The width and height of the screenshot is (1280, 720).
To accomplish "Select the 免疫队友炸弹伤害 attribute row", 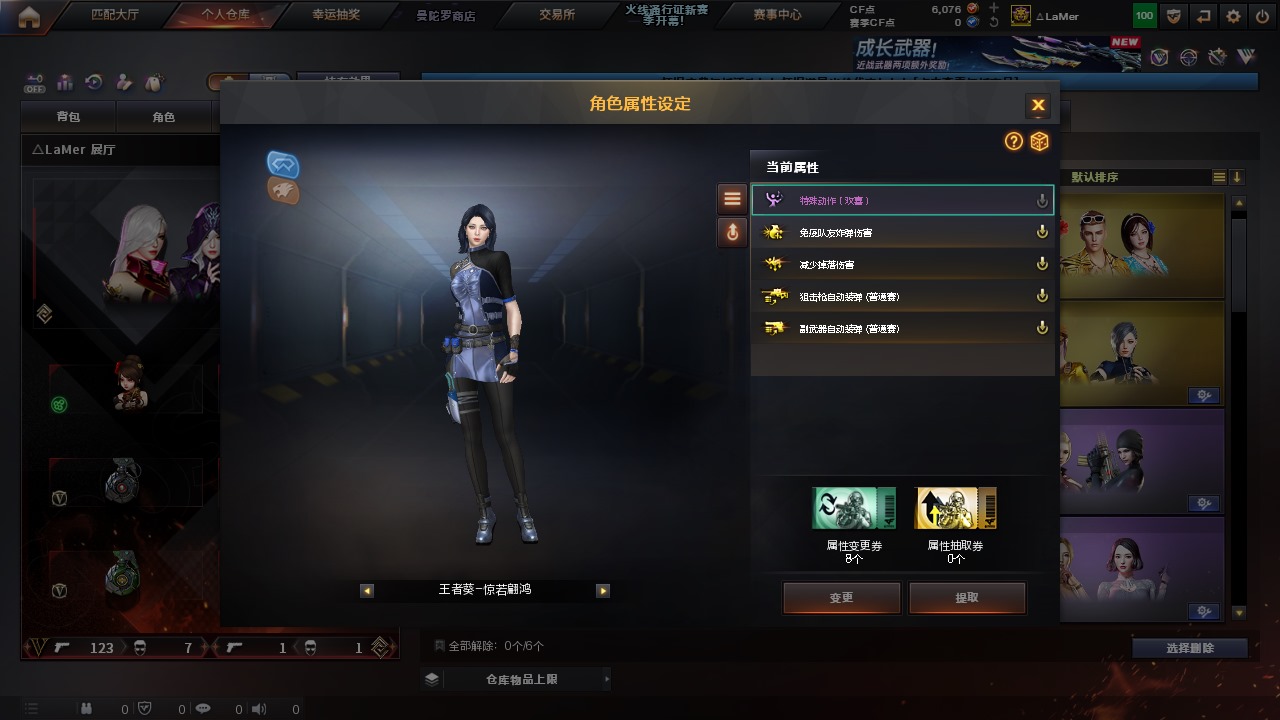I will [902, 233].
